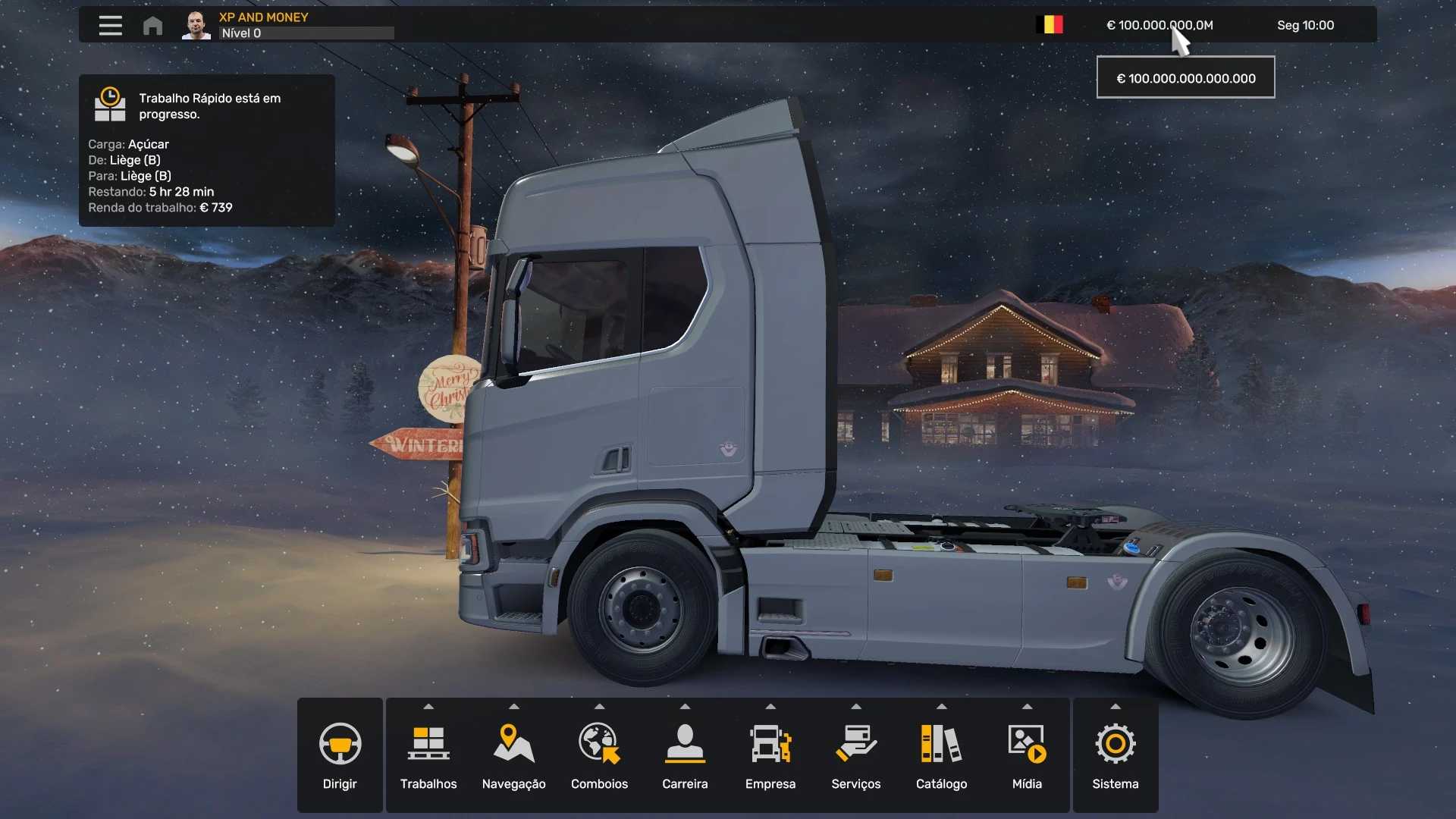This screenshot has width=1456, height=819.
Task: Go to the home screen icon
Action: 152,26
